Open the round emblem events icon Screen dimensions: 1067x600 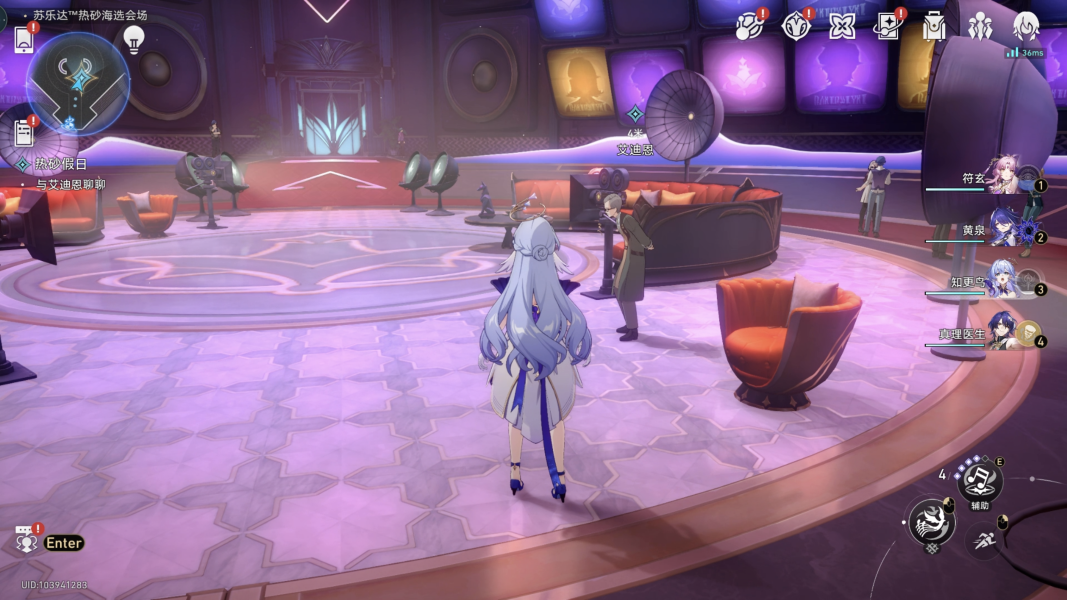[795, 25]
